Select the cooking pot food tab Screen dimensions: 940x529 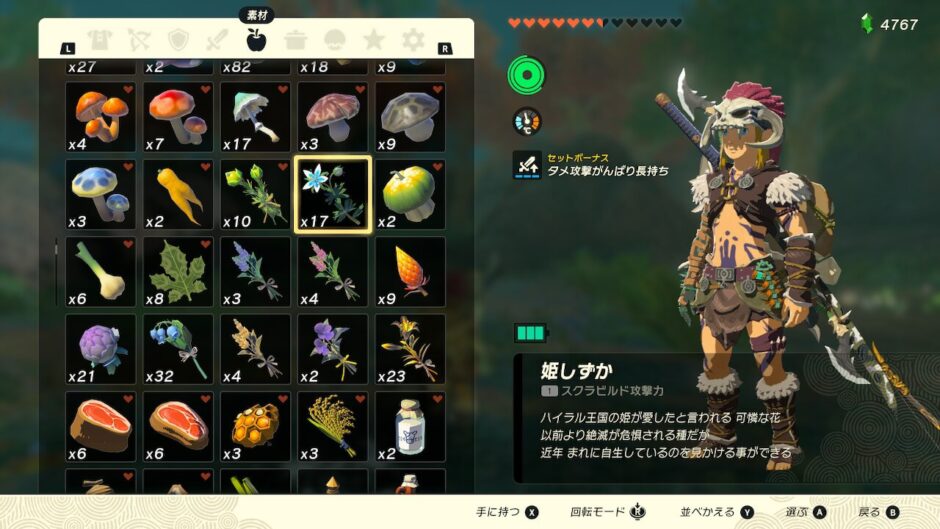point(295,41)
